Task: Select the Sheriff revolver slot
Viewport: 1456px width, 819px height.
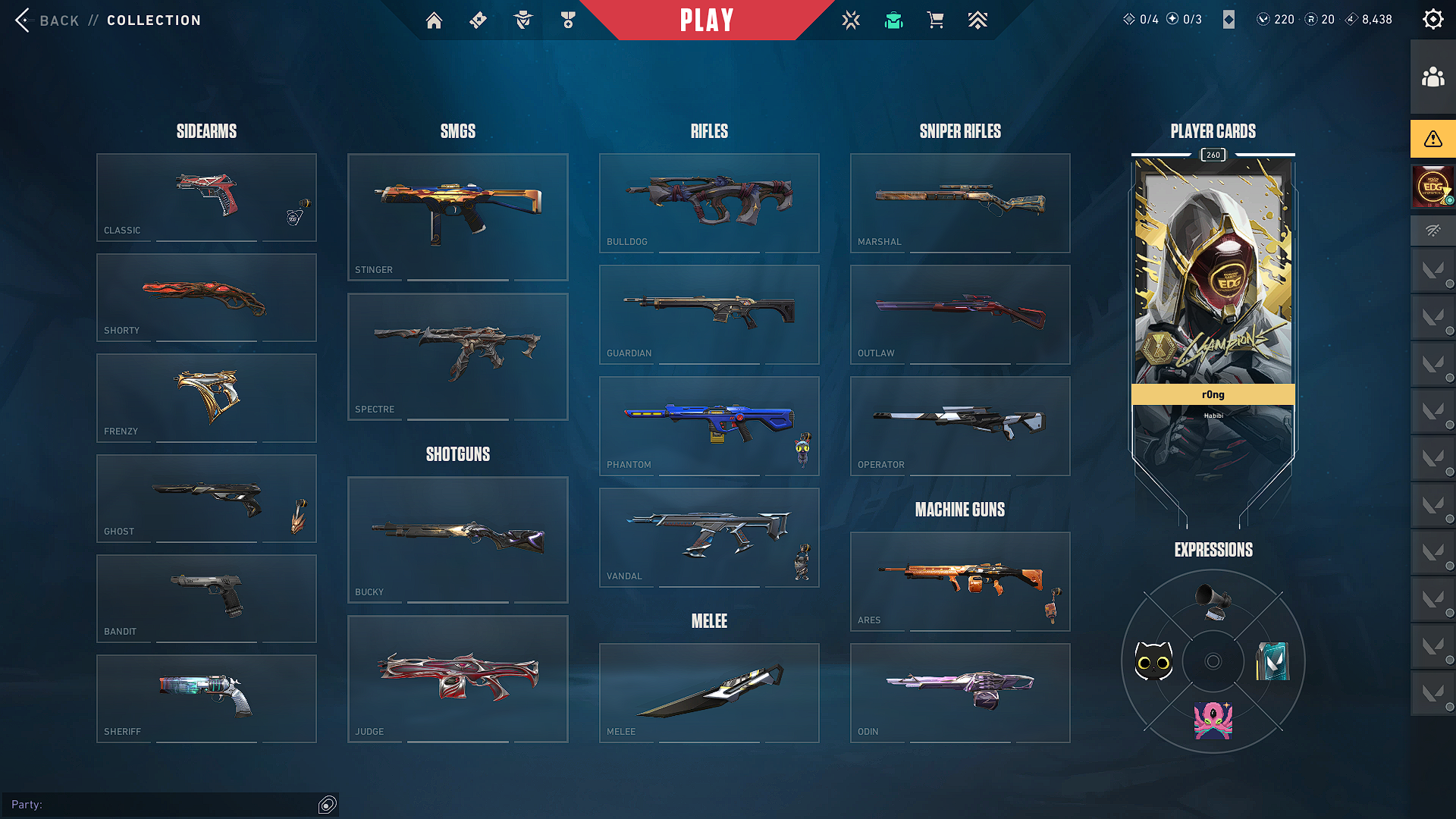Action: click(206, 698)
